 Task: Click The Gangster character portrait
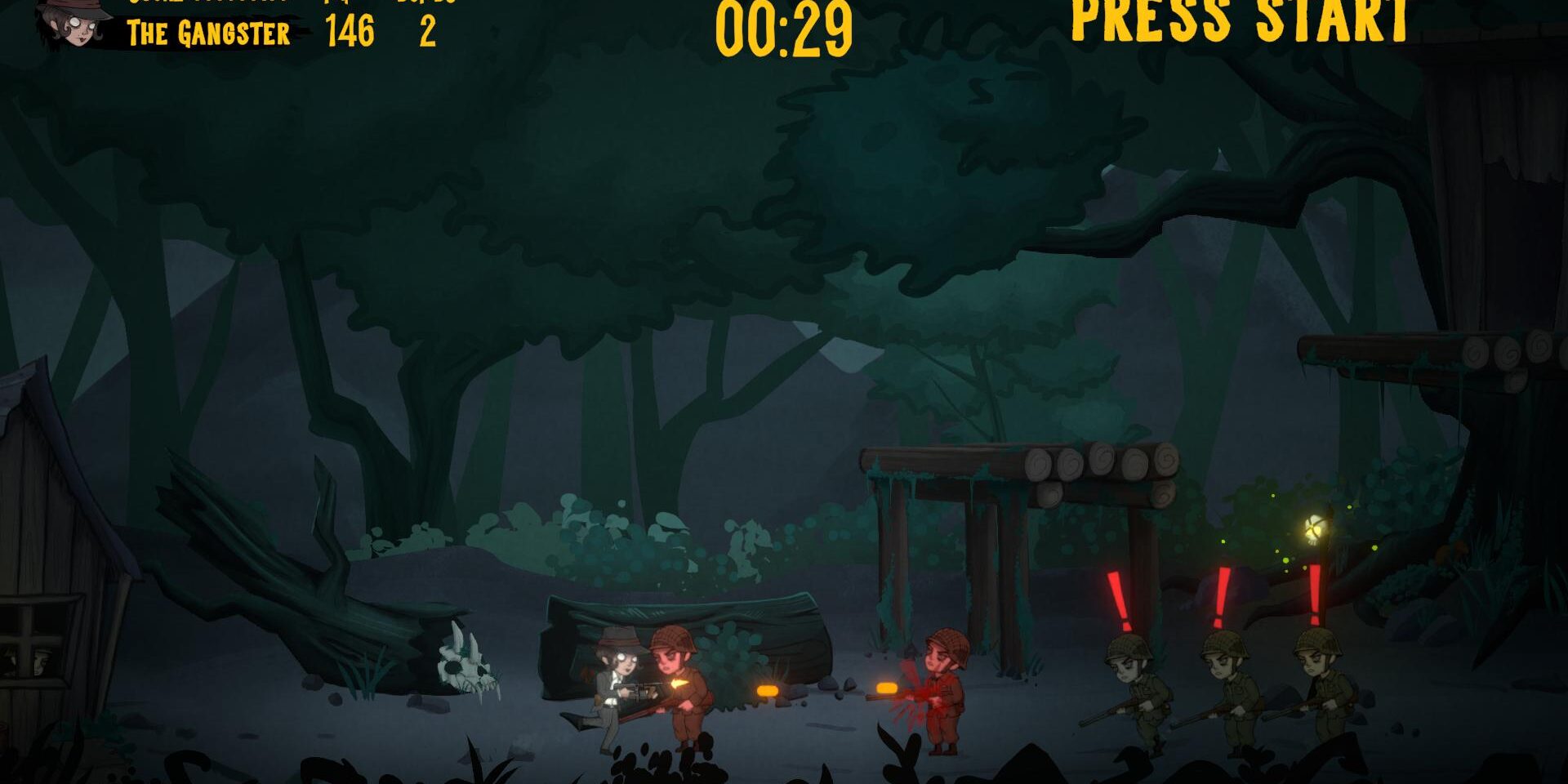click(75, 23)
